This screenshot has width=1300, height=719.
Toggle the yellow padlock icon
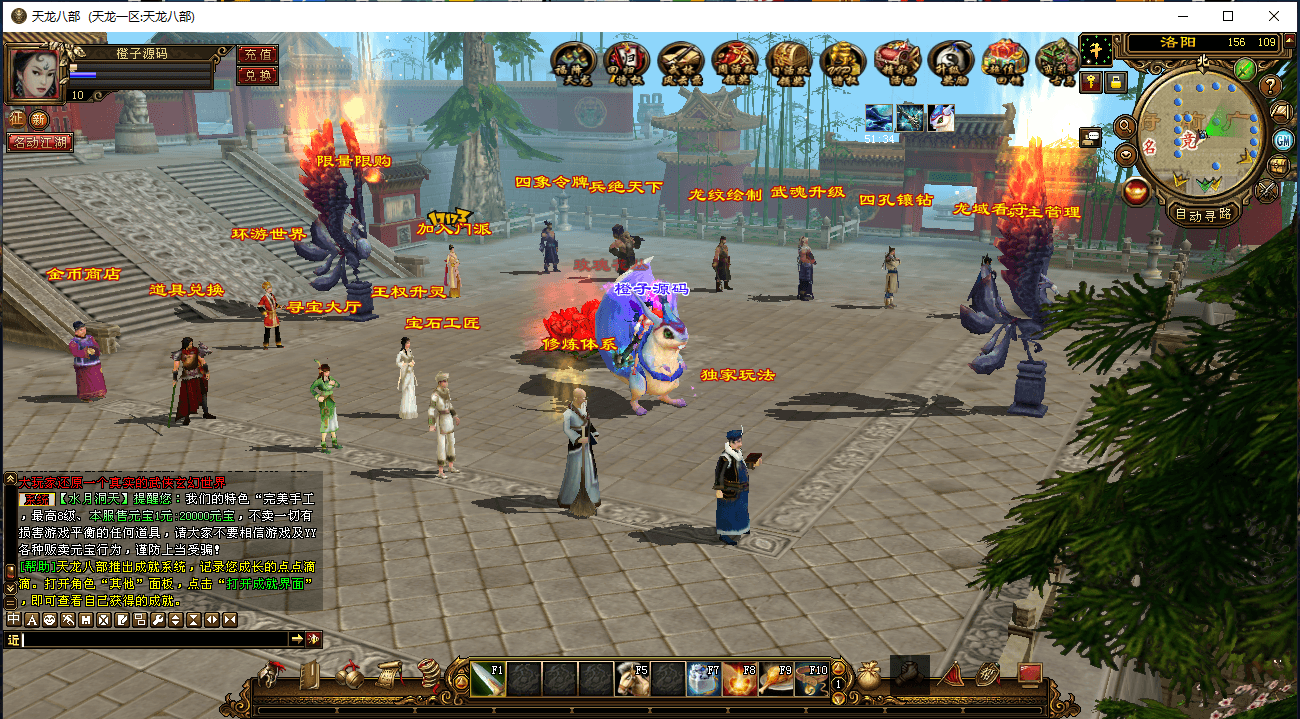(x=1115, y=83)
